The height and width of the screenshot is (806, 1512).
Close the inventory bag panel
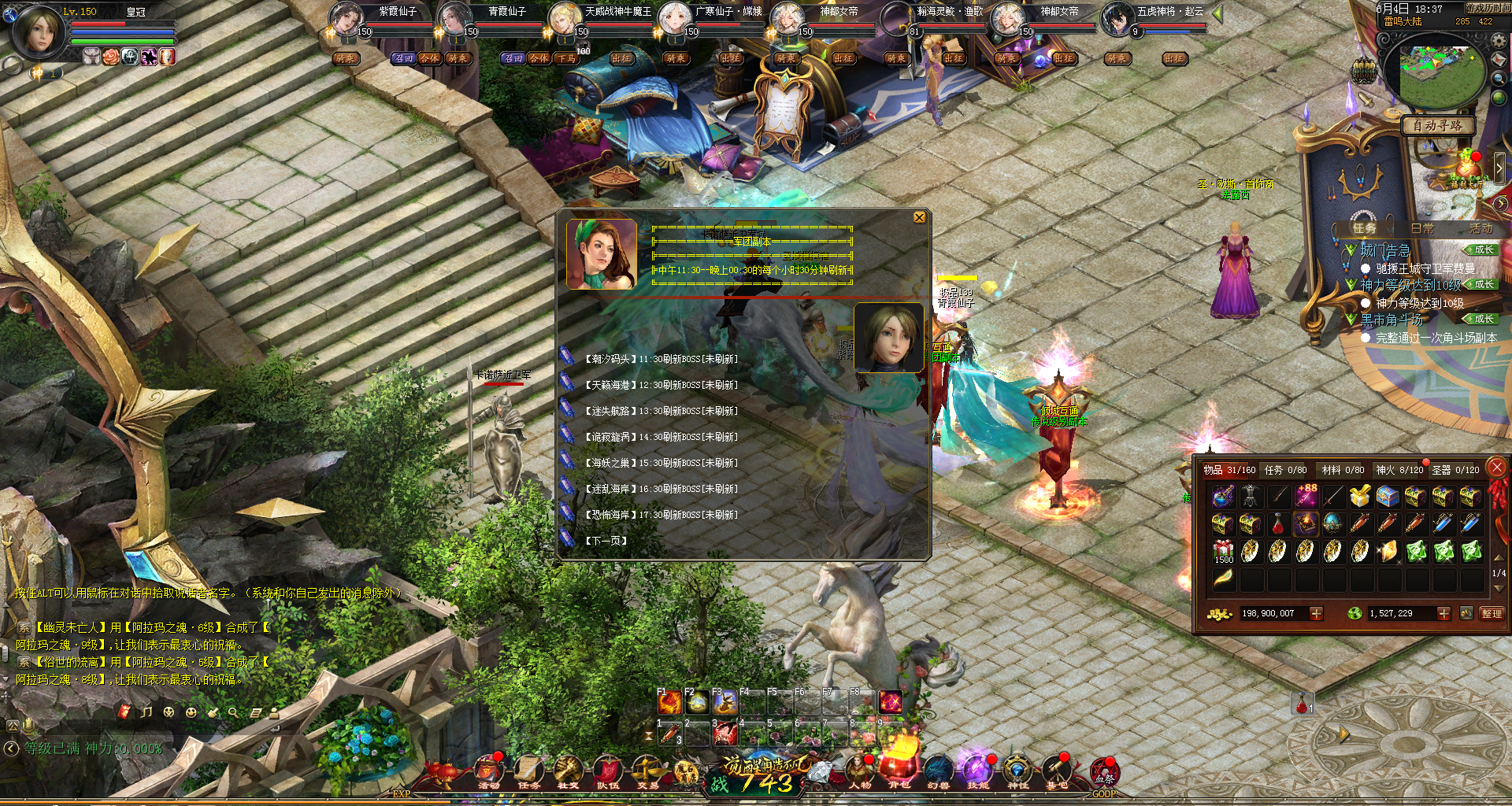1496,468
